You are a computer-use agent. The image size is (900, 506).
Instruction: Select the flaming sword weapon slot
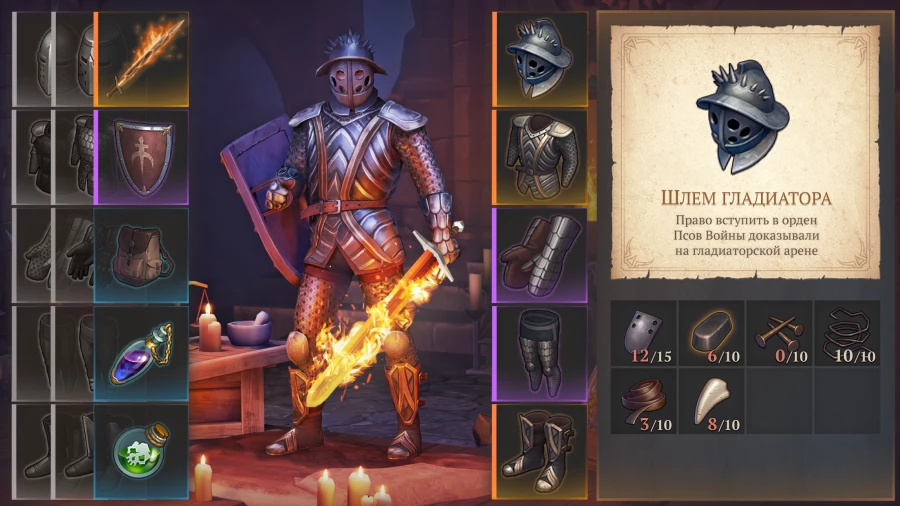[142, 58]
